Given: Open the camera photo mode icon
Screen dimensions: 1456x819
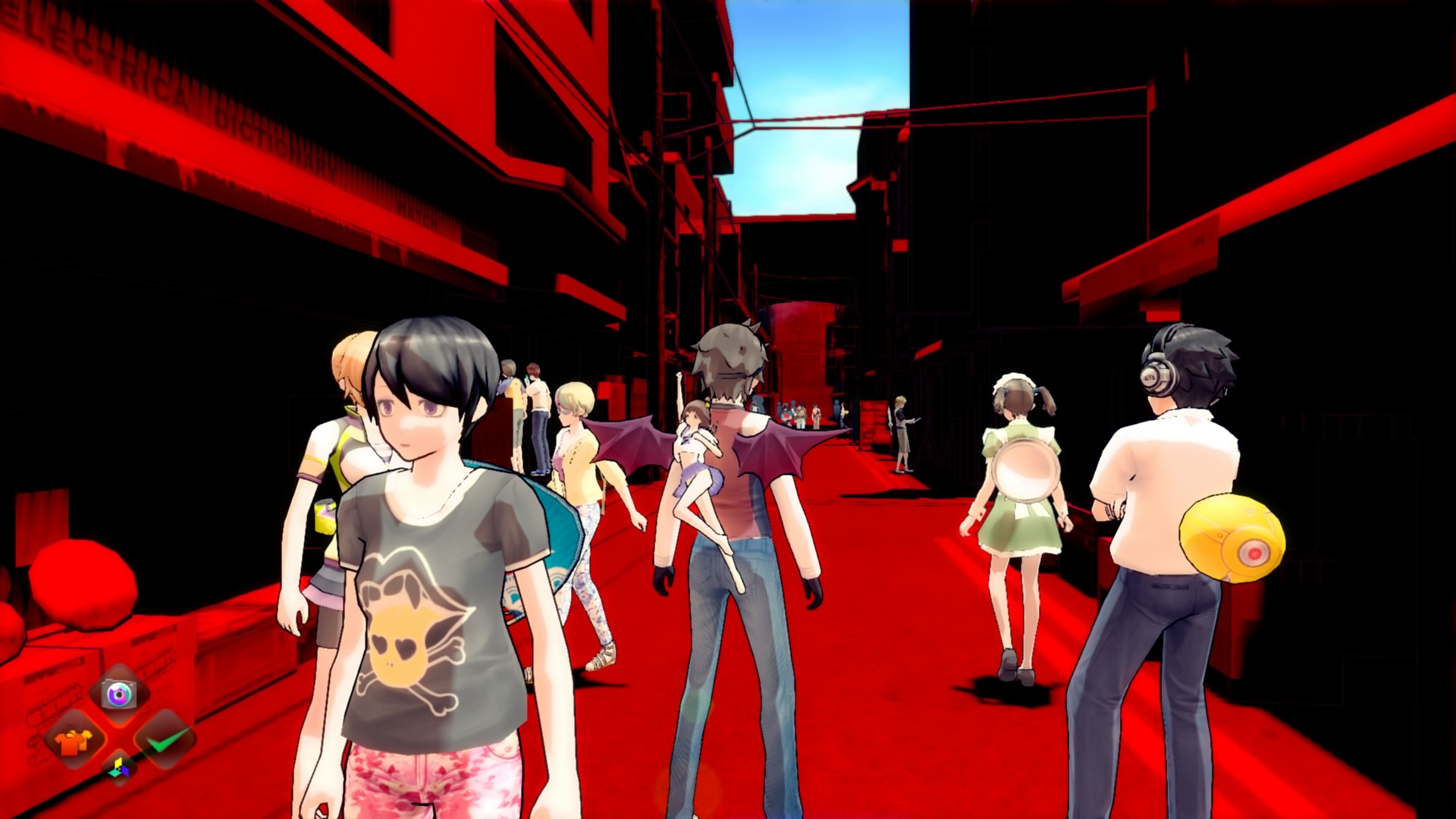Looking at the screenshot, I should 118,694.
